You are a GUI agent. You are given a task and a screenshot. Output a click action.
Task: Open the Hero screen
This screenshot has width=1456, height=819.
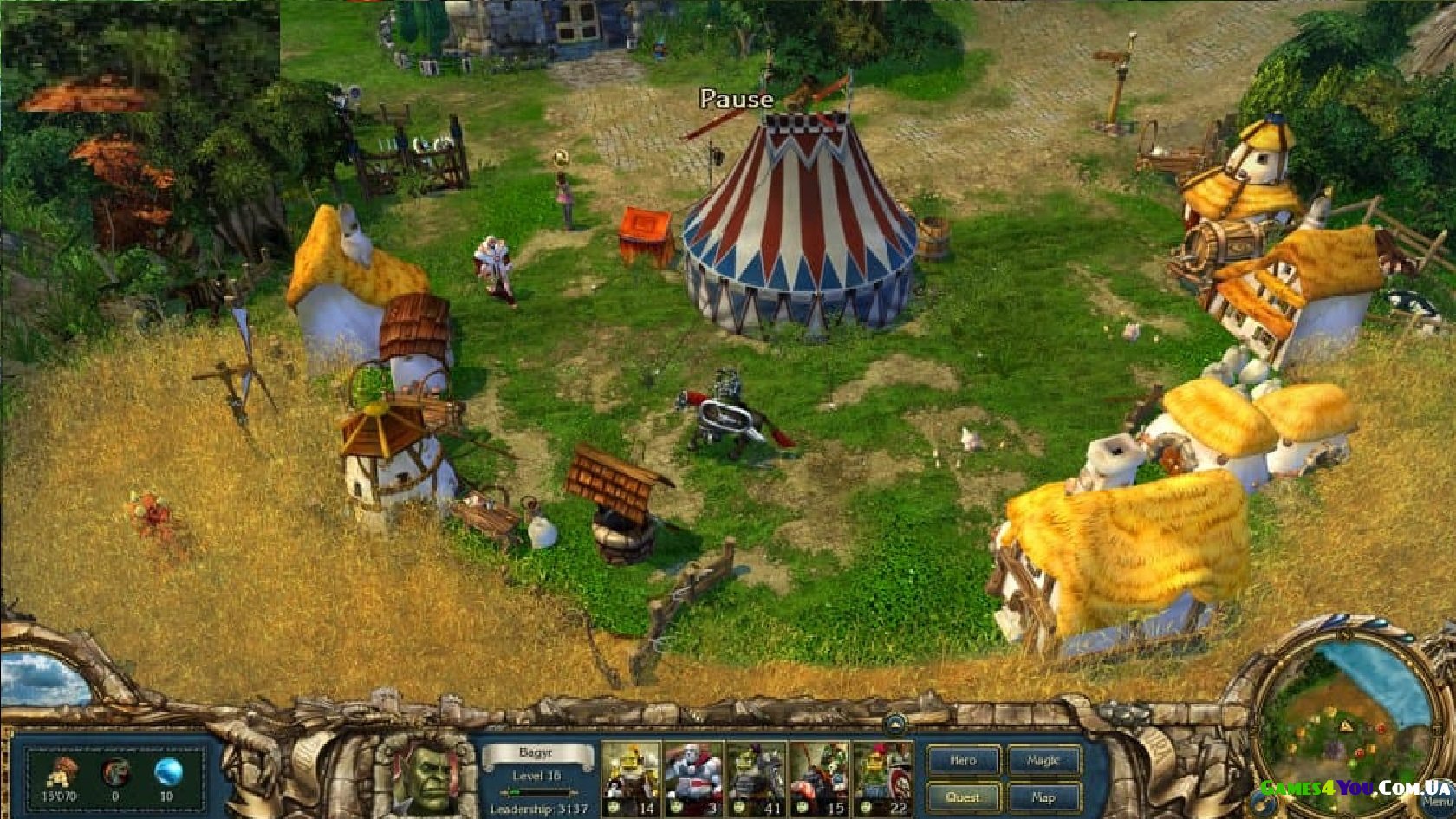point(964,760)
